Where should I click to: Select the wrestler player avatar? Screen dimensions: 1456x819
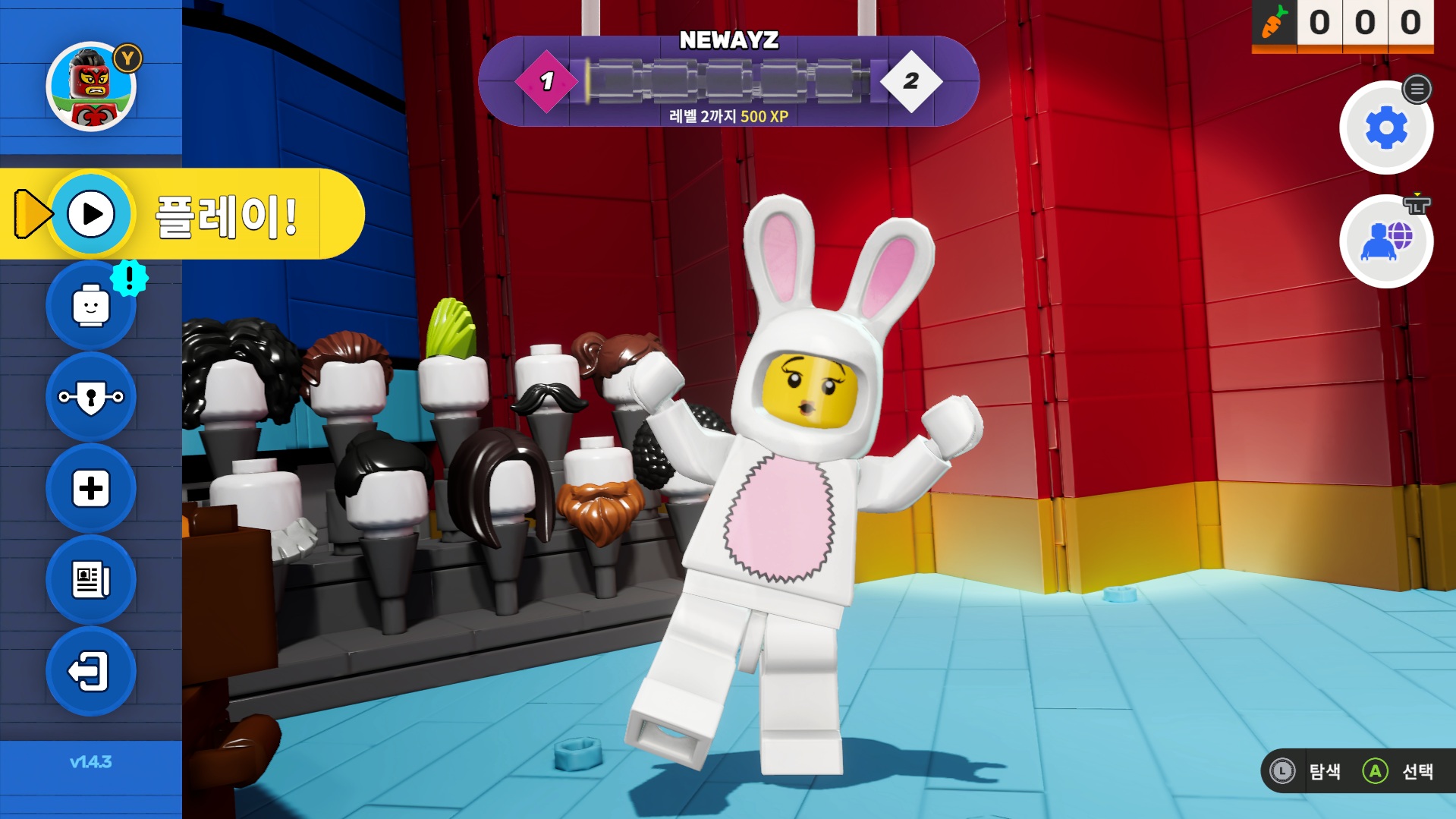click(91, 87)
